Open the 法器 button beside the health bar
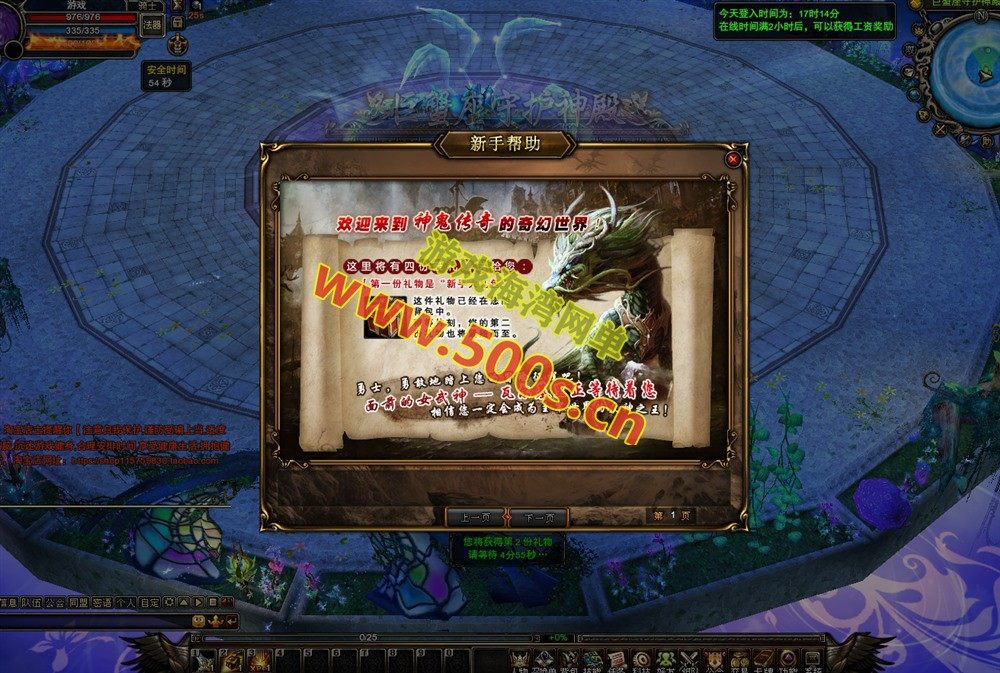1000x673 pixels. [151, 25]
